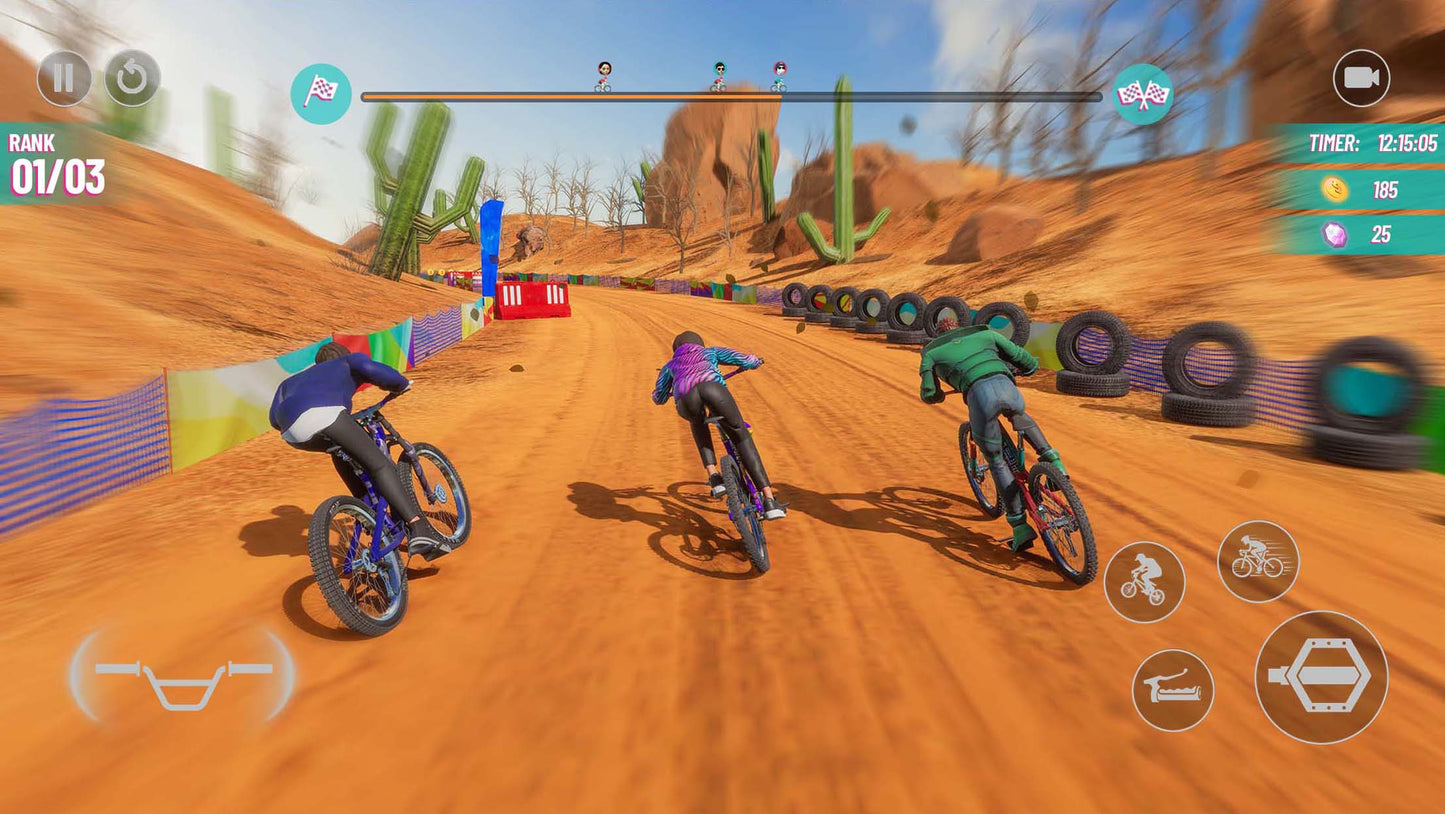
Task: Pause the race
Action: (x=64, y=78)
